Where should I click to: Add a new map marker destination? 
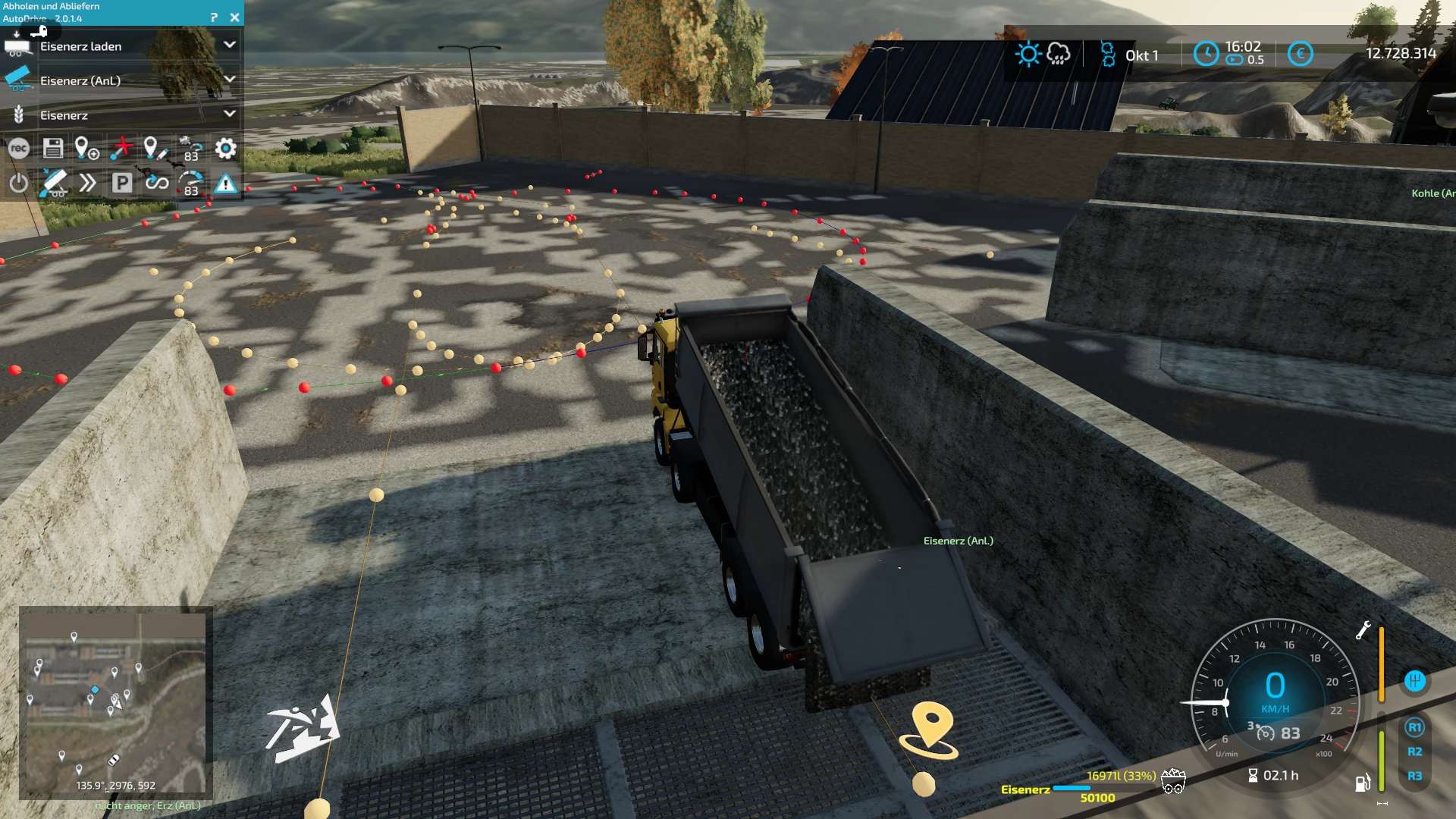coord(86,149)
